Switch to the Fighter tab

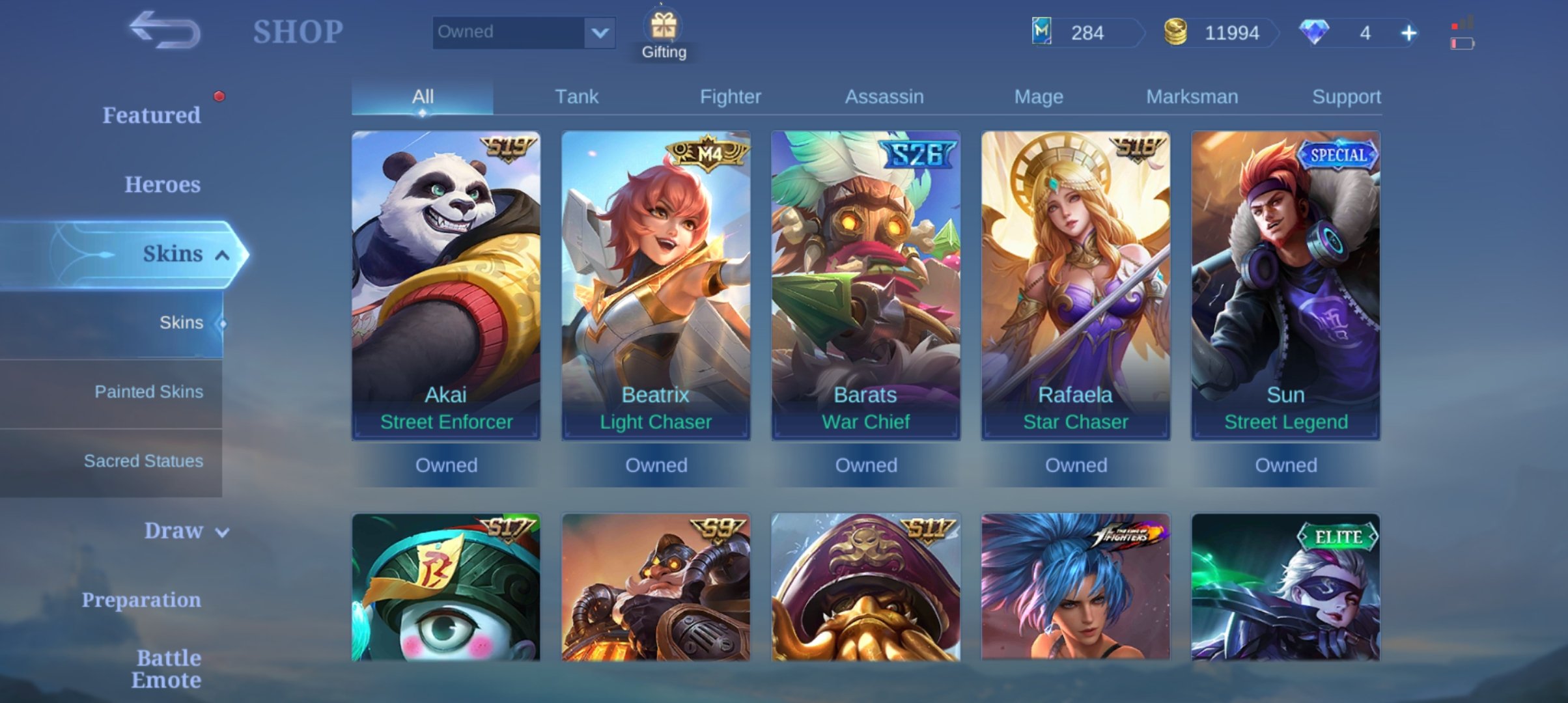pyautogui.click(x=730, y=97)
